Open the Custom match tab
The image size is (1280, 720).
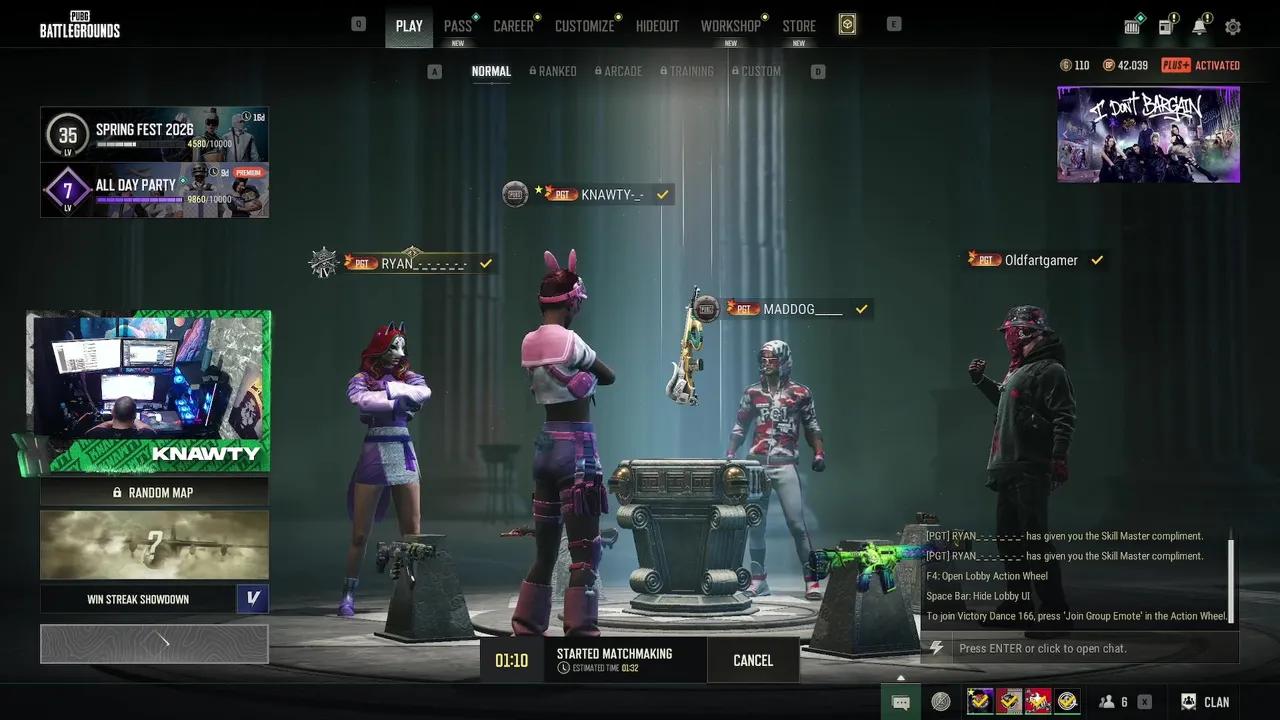point(756,71)
